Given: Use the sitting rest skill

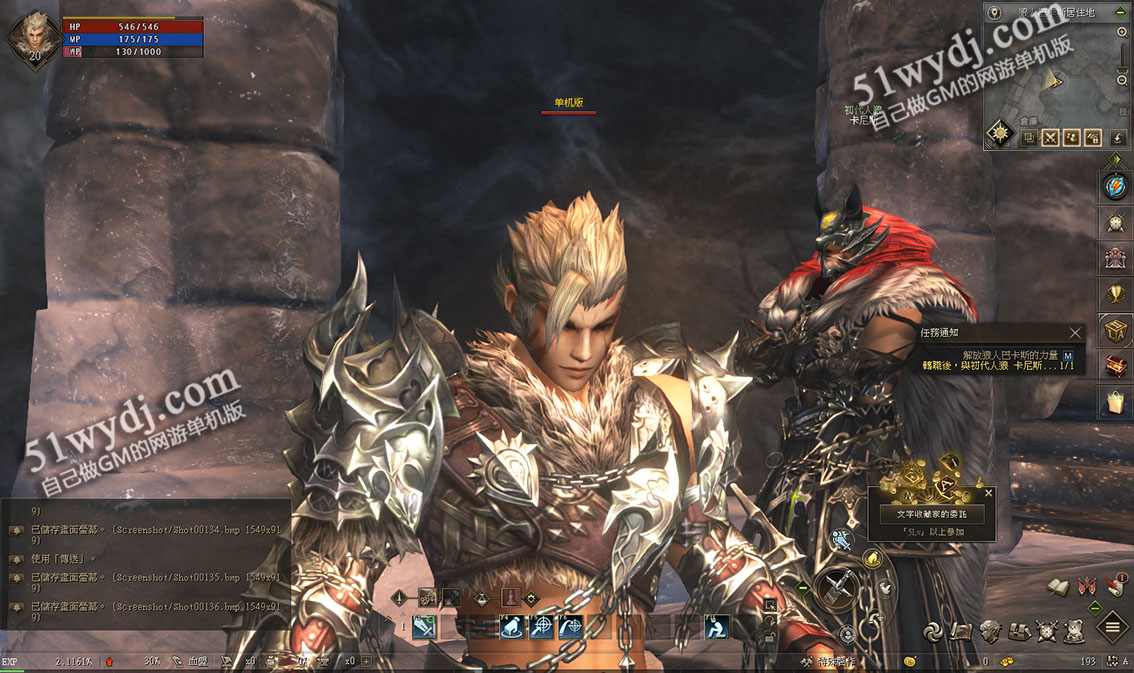Looking at the screenshot, I should coord(716,627).
